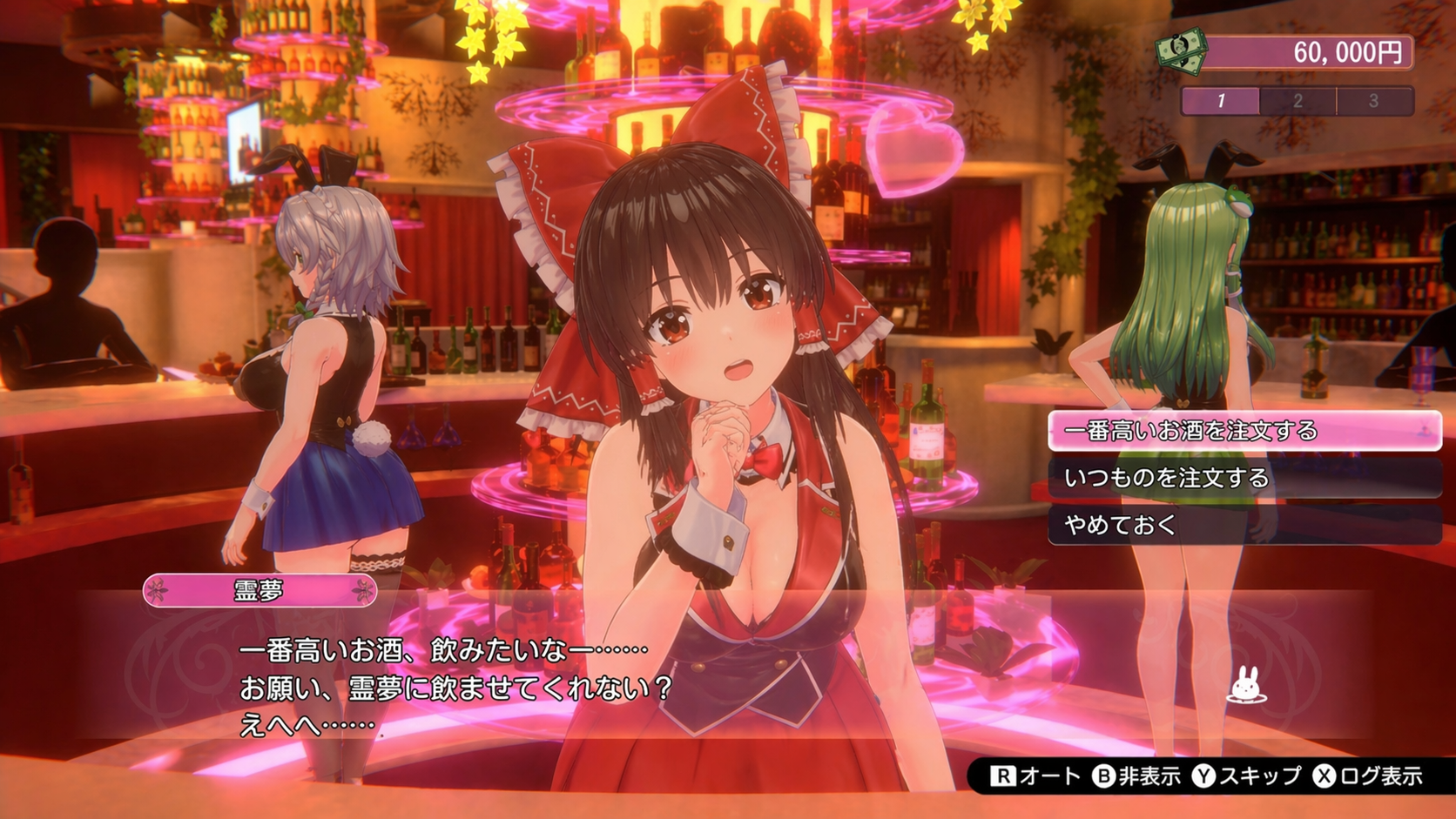Advance dialogue via the white rabbit icon

(1246, 685)
